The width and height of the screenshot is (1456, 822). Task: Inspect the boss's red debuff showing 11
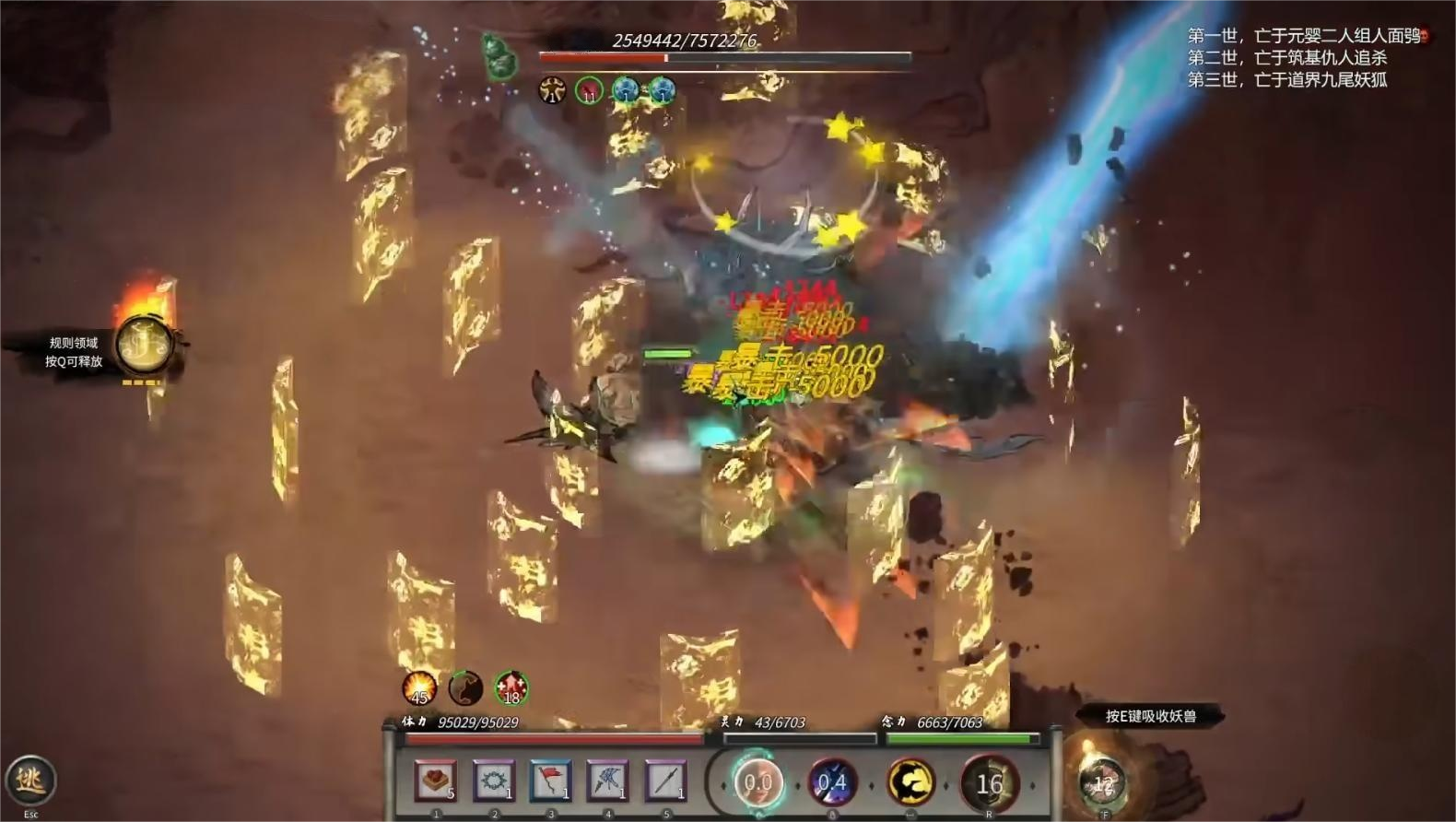pos(589,90)
